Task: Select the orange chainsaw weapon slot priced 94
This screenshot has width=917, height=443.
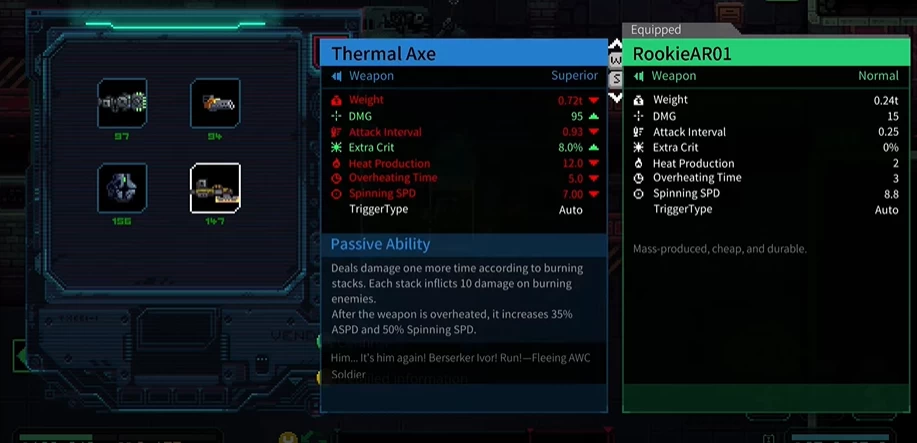Action: coord(215,103)
